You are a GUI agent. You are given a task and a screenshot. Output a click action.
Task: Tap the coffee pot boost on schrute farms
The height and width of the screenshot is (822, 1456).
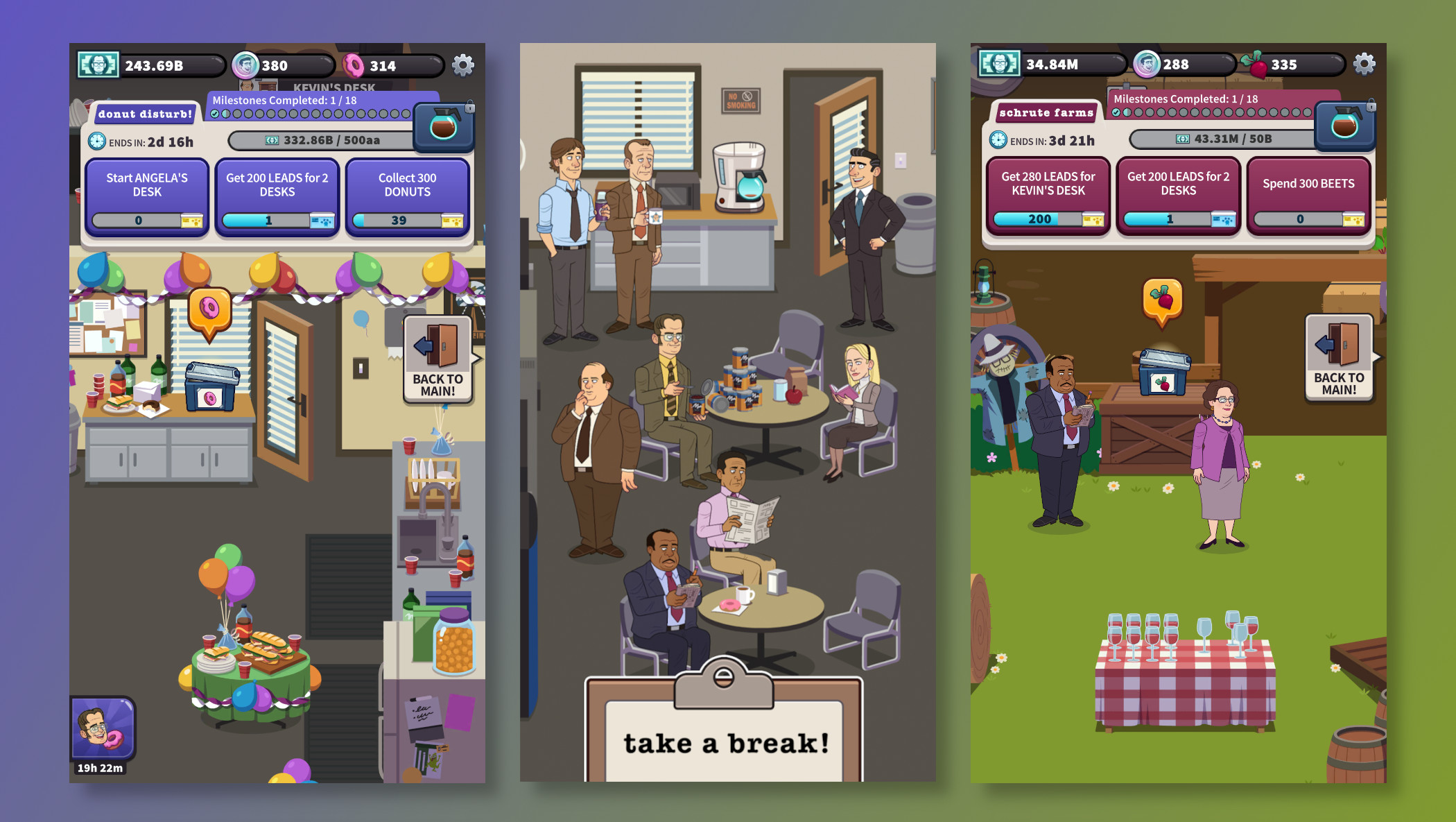(x=1346, y=127)
